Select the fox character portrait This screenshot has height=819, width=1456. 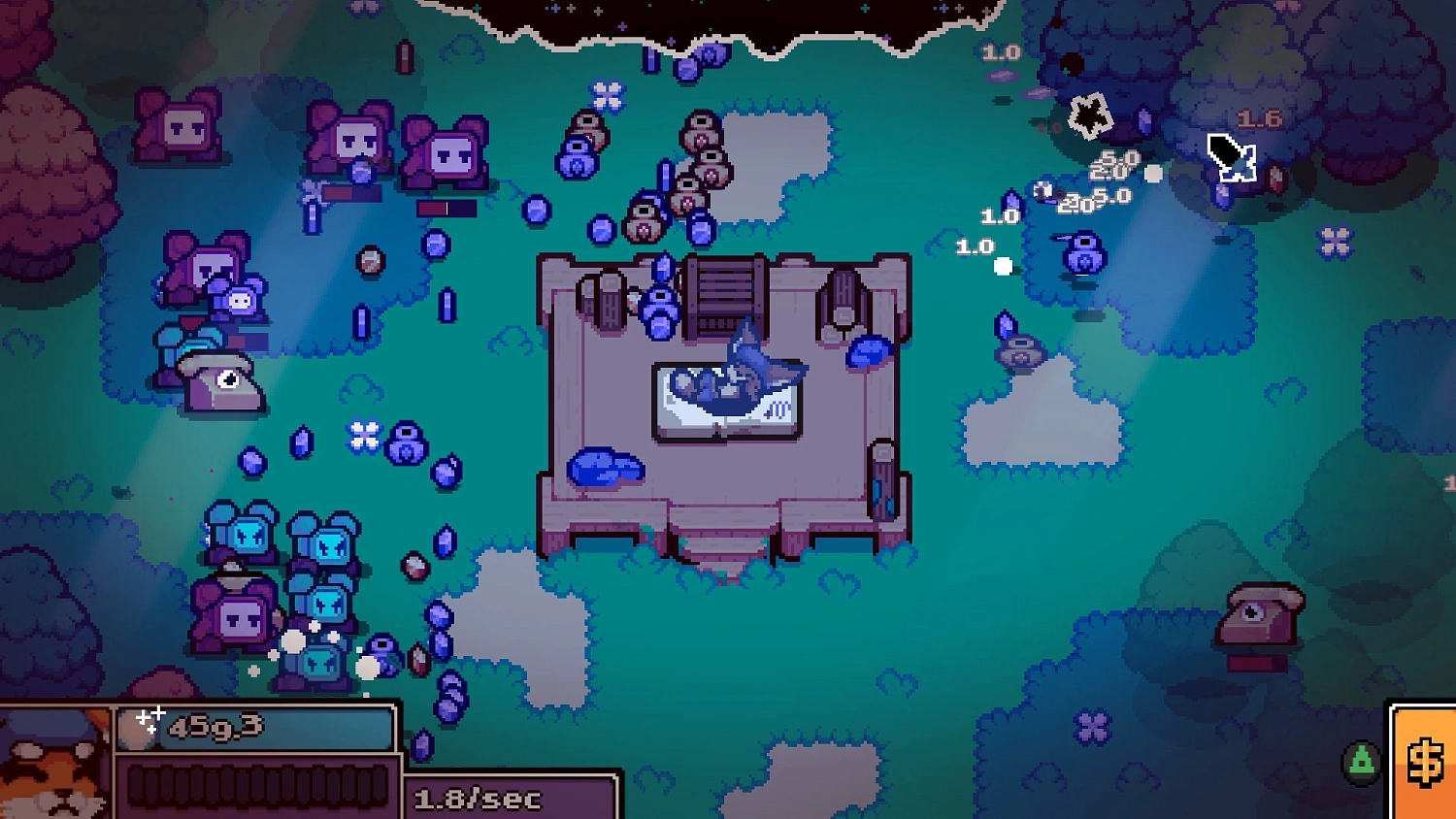click(x=53, y=765)
